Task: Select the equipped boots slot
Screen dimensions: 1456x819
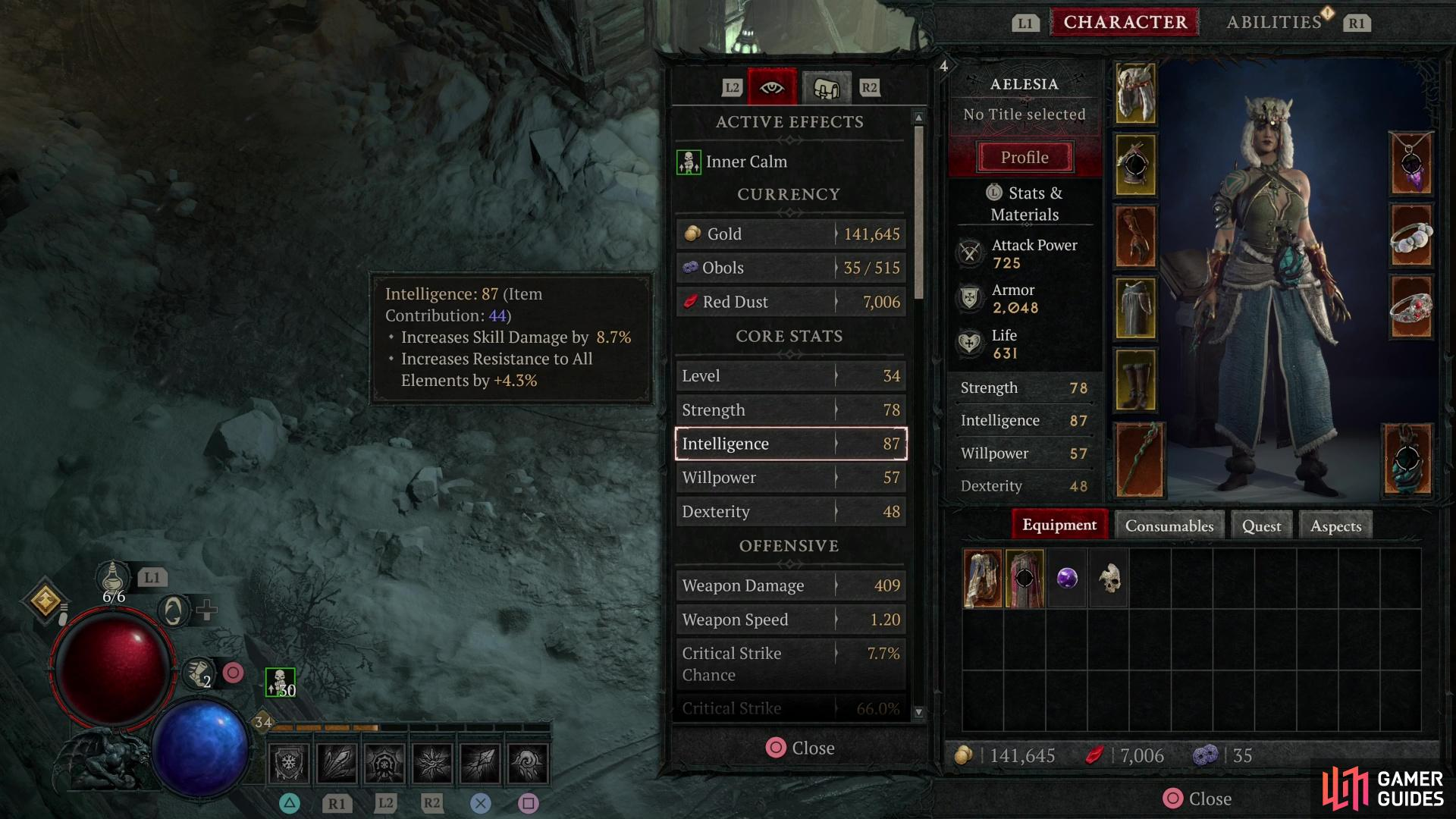Action: pyautogui.click(x=1135, y=379)
